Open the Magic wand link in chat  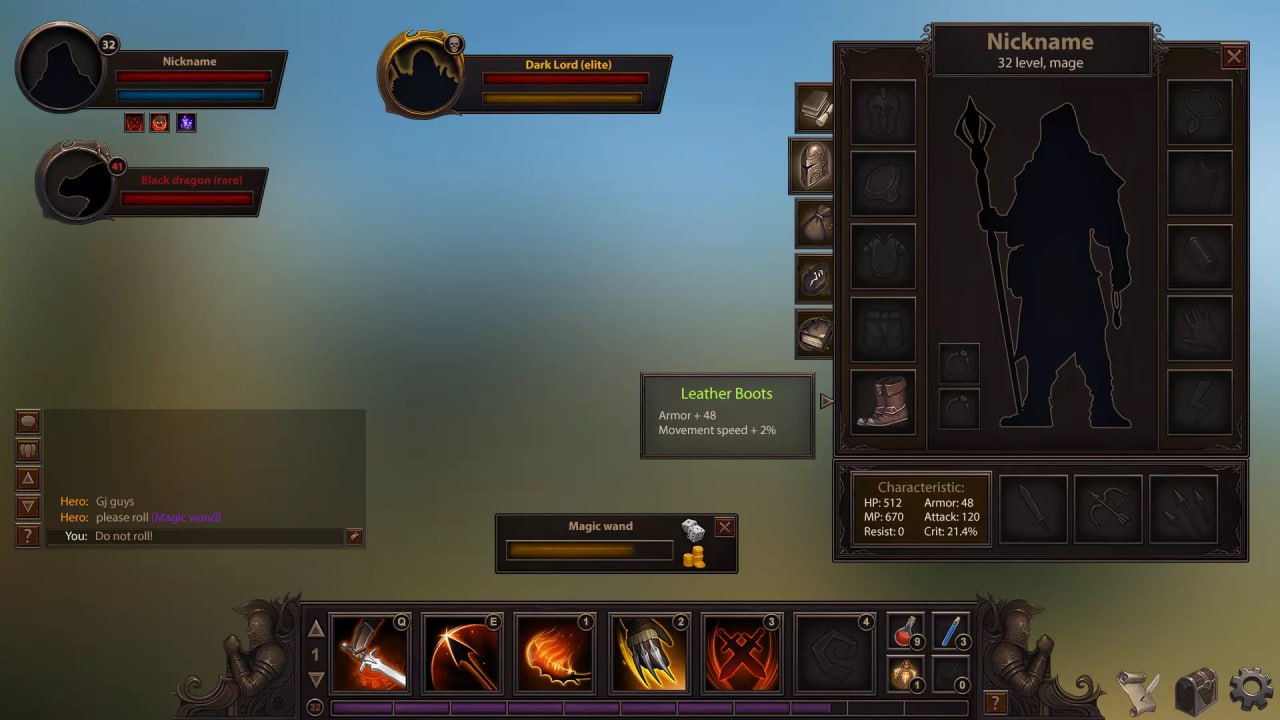point(185,517)
